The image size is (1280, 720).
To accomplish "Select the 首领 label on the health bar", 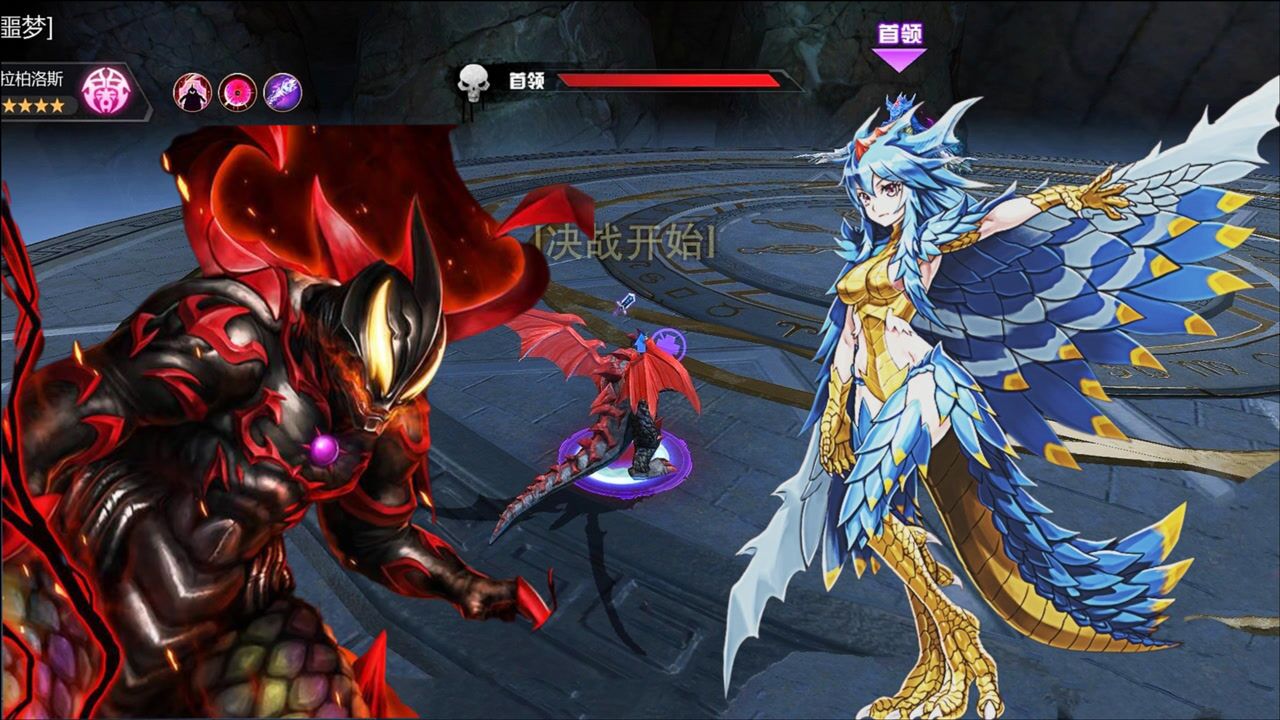I will coord(528,79).
